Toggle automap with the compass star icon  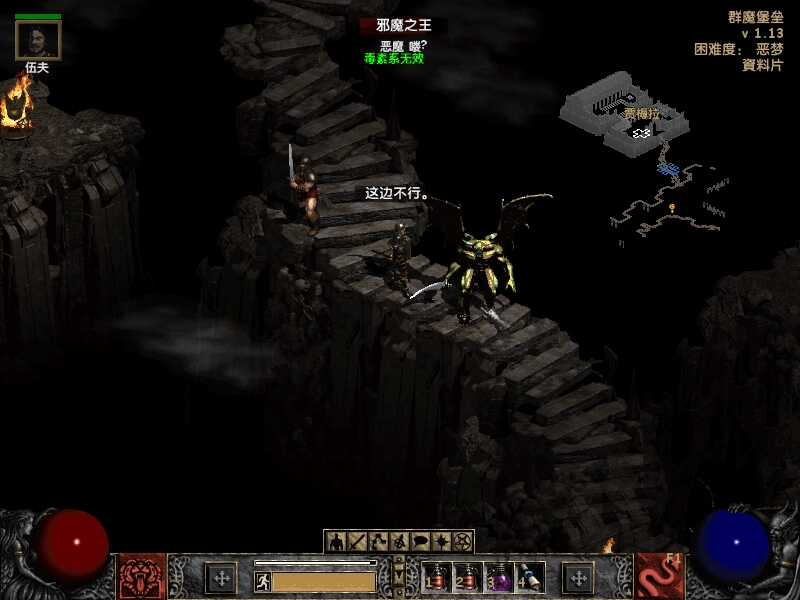pyautogui.click(x=441, y=542)
